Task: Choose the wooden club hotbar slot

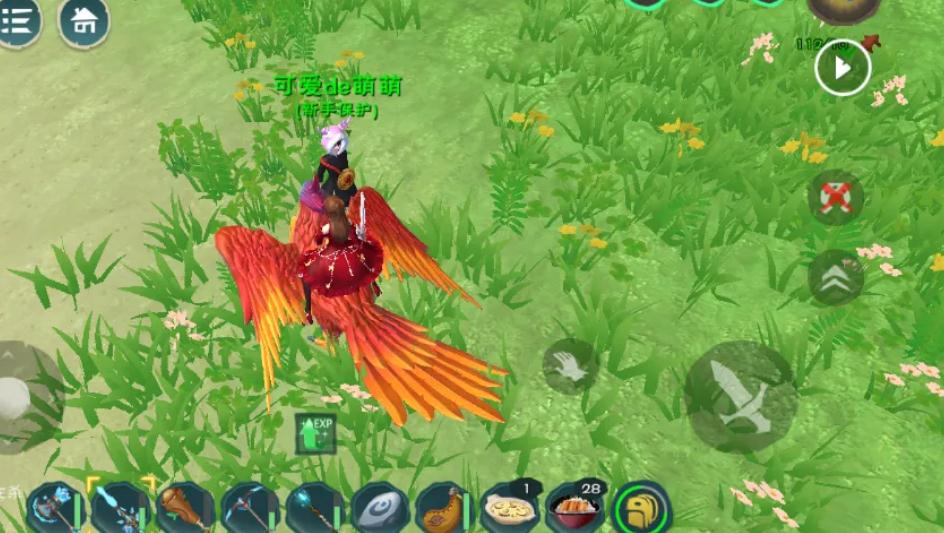Action: pos(184,508)
